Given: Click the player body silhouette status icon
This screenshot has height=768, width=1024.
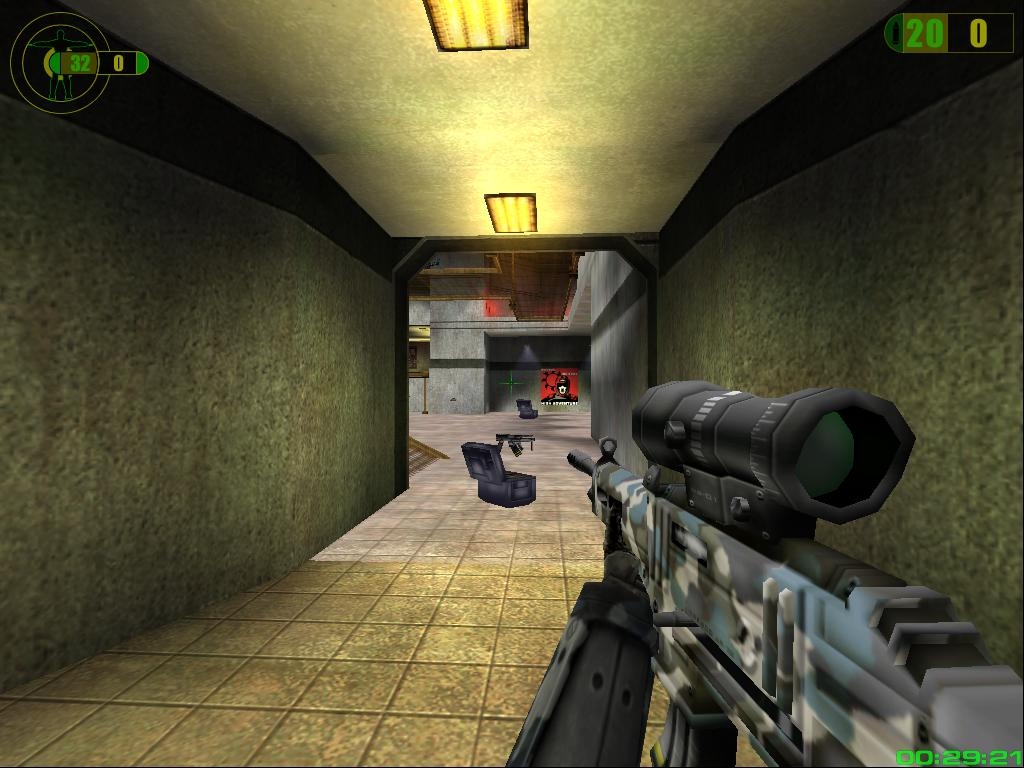Looking at the screenshot, I should click(58, 62).
